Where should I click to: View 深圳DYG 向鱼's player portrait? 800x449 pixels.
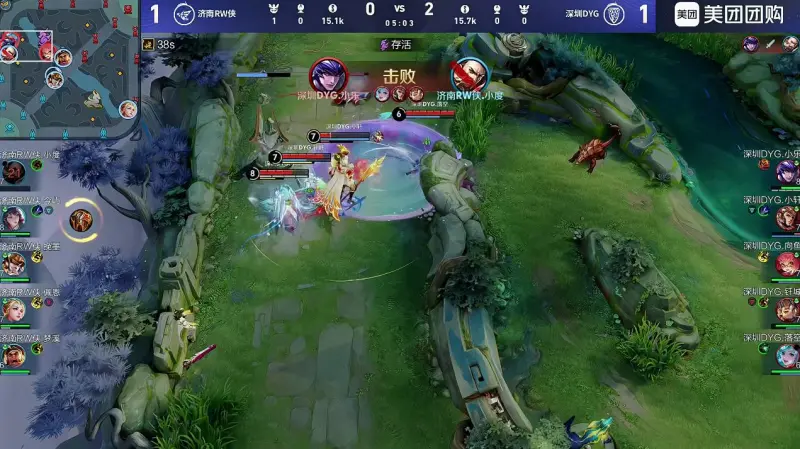(787, 264)
